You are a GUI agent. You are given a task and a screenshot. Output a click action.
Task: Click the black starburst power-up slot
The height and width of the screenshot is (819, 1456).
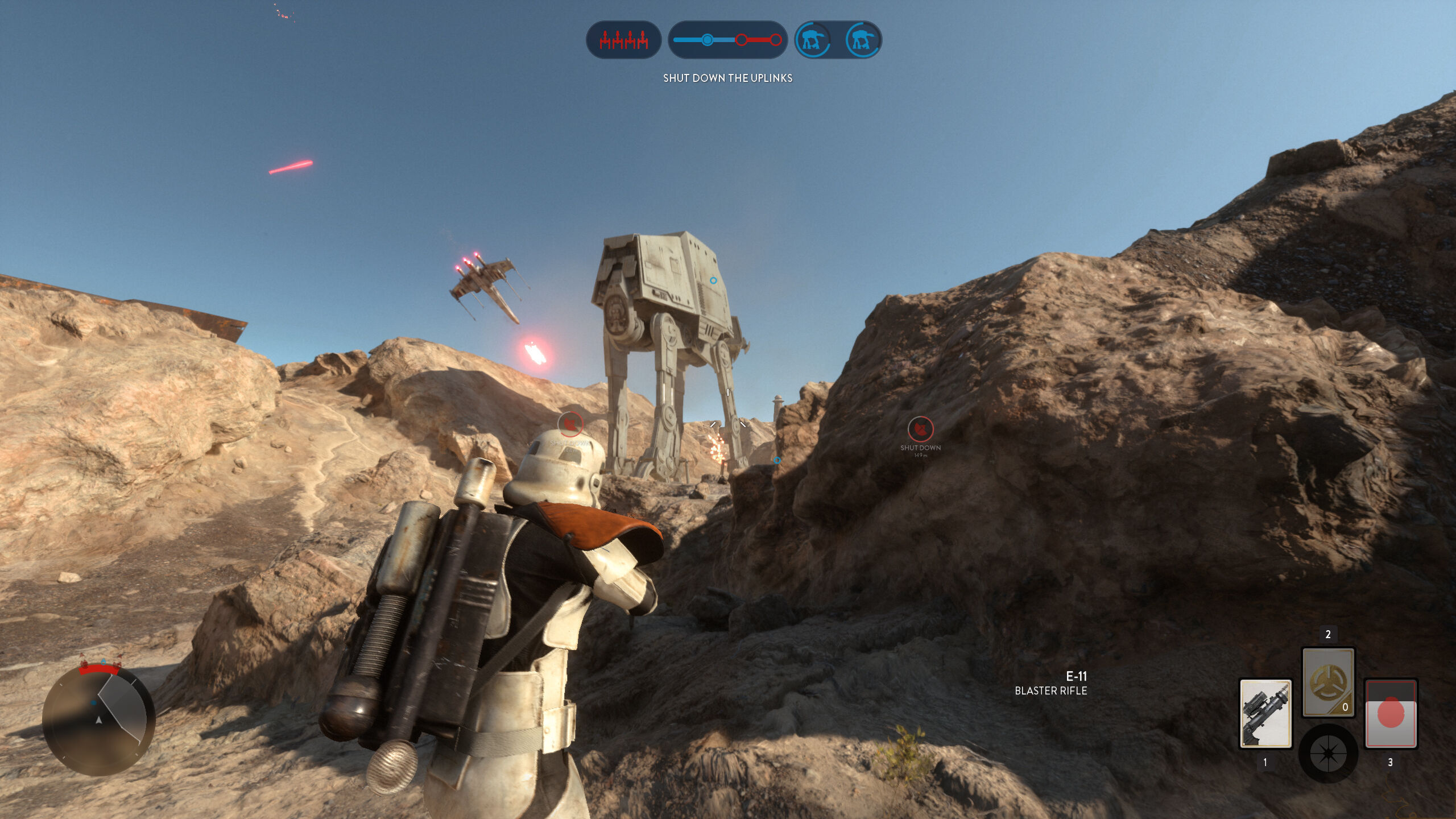(x=1328, y=754)
